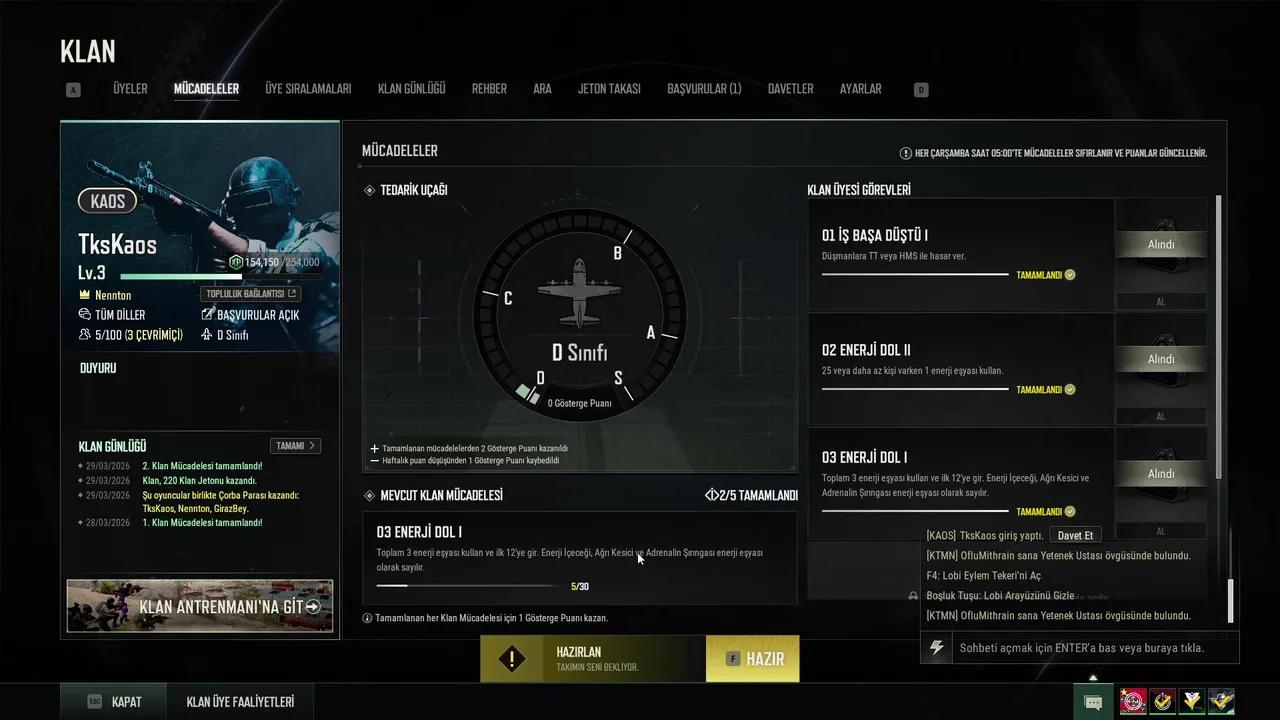Expand KLAN GÜNLÜĞÜ with TAMAMI arrow

(x=295, y=446)
